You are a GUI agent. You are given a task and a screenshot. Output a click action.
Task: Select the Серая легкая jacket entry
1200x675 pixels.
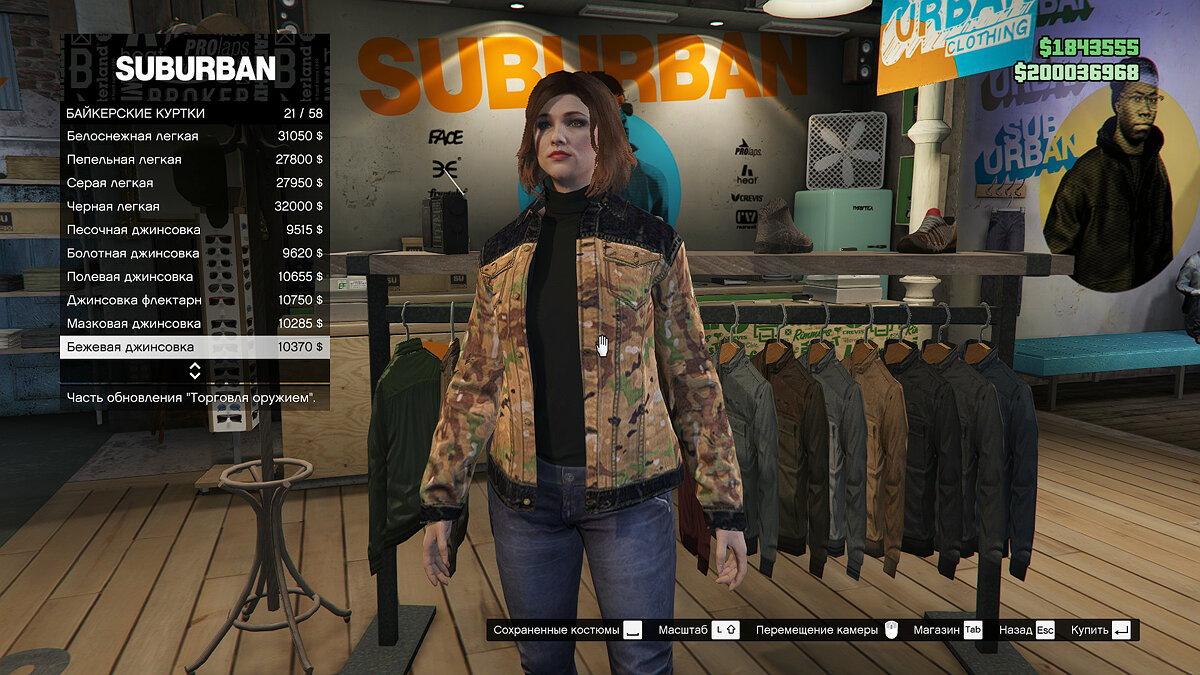point(194,183)
